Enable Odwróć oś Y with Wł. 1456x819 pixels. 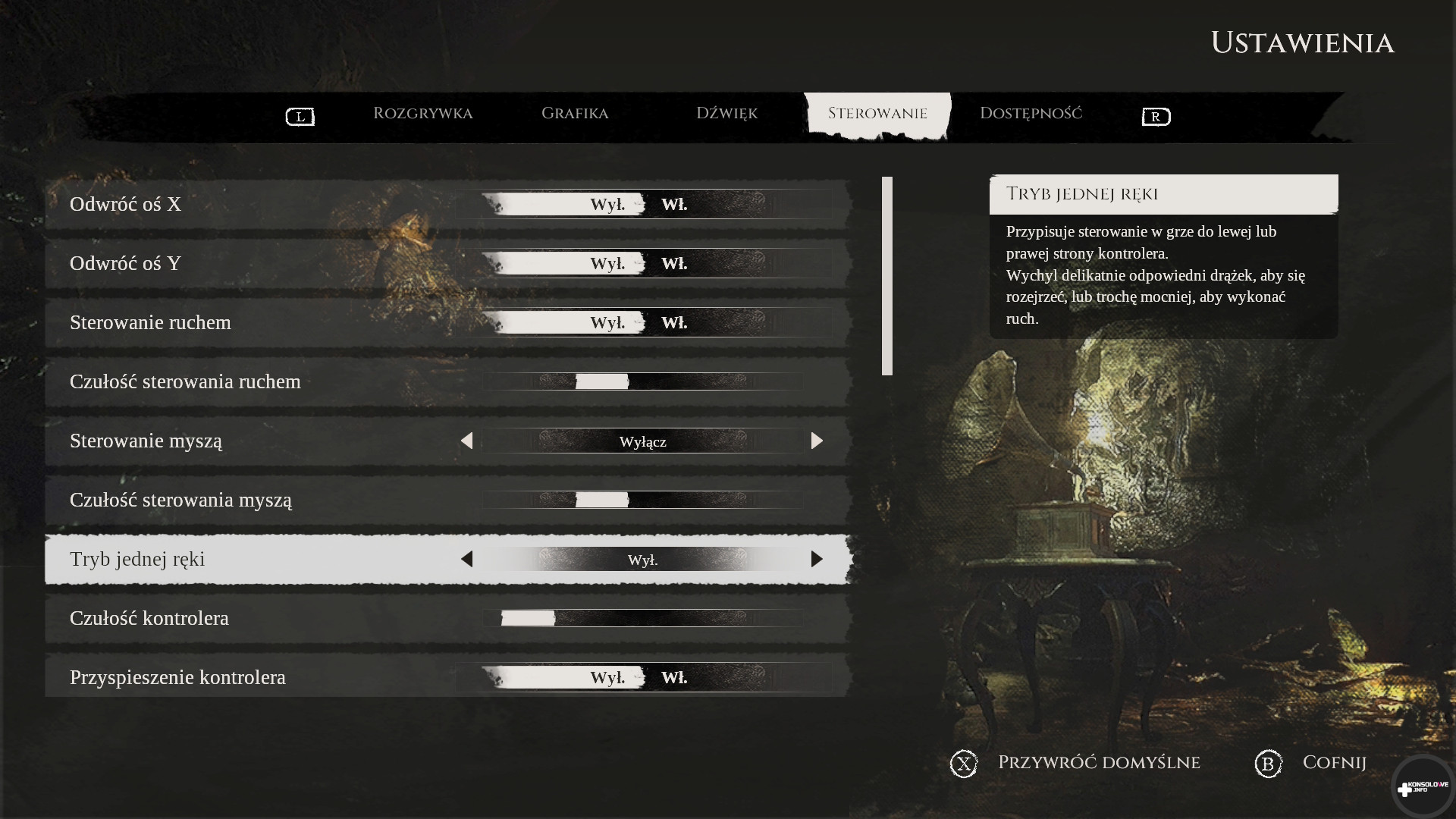(674, 264)
